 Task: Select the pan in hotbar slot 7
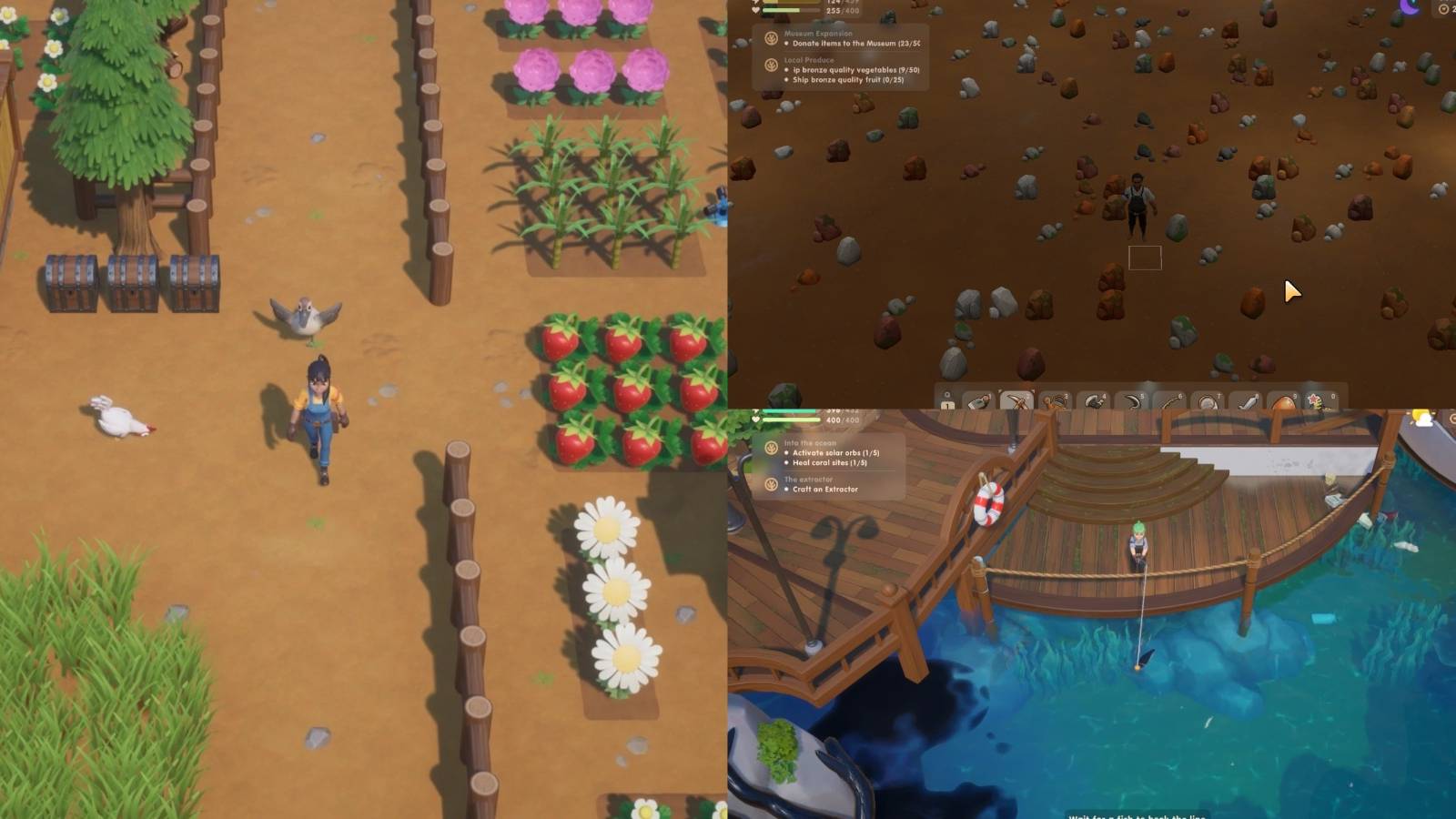[1208, 402]
